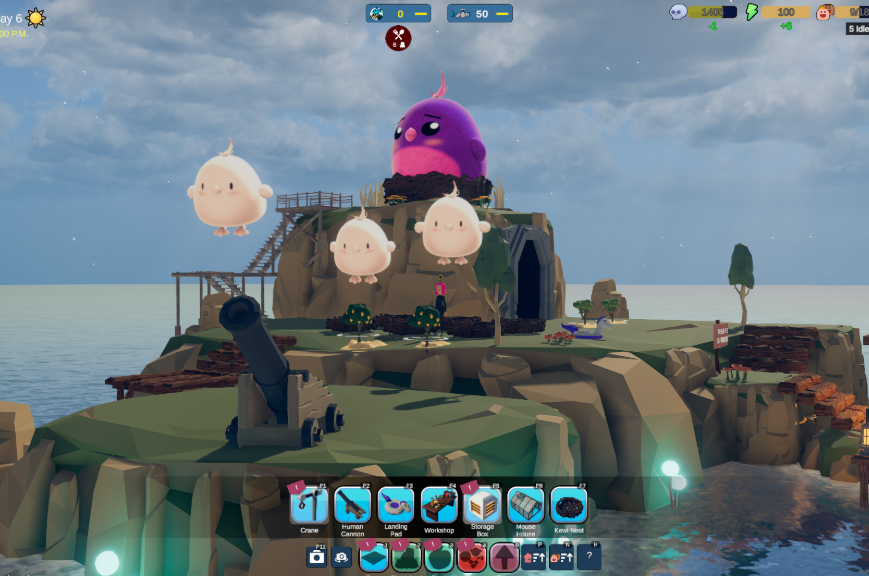Open the blue flat terrain category
Image resolution: width=869 pixels, height=576 pixels.
373,557
